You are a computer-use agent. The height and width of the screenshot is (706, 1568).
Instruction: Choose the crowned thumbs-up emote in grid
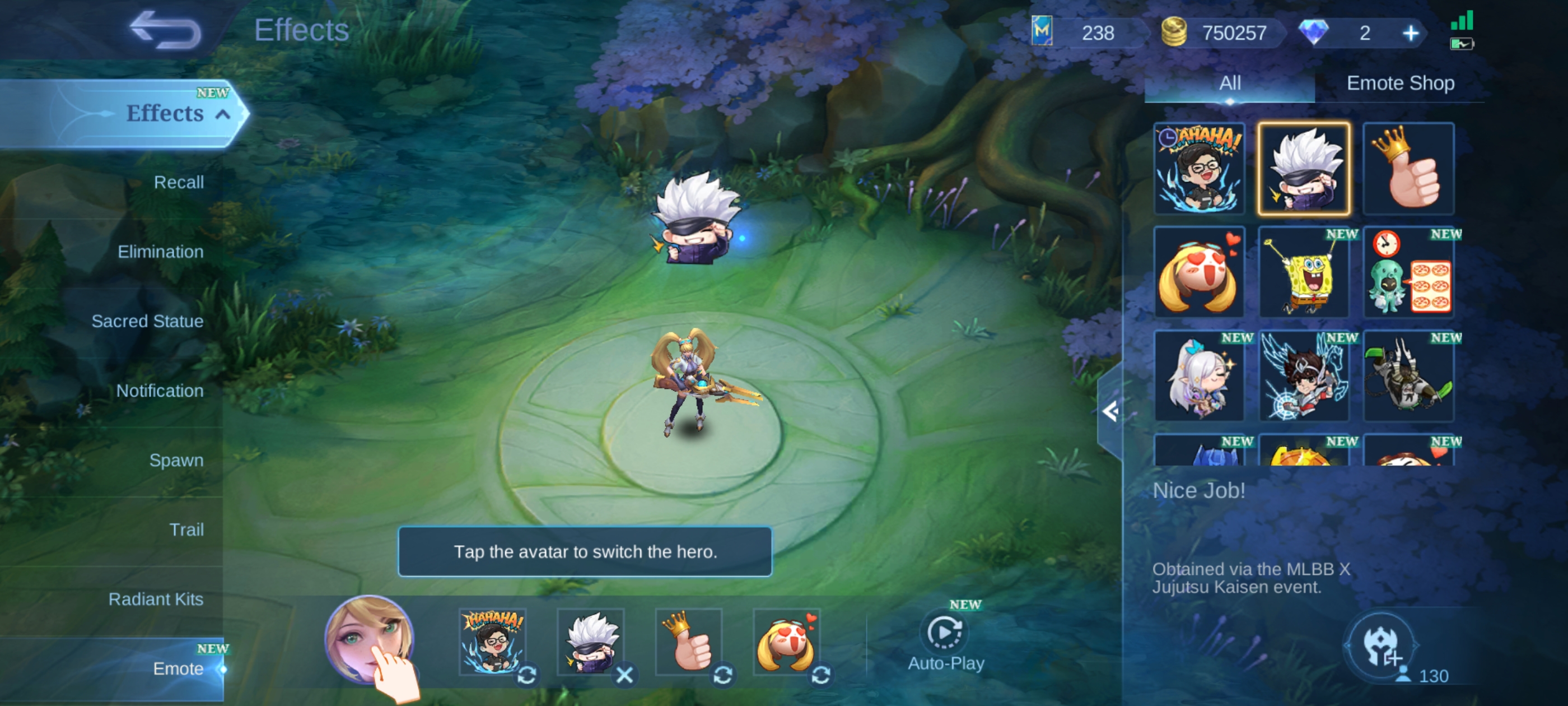[x=1408, y=169]
